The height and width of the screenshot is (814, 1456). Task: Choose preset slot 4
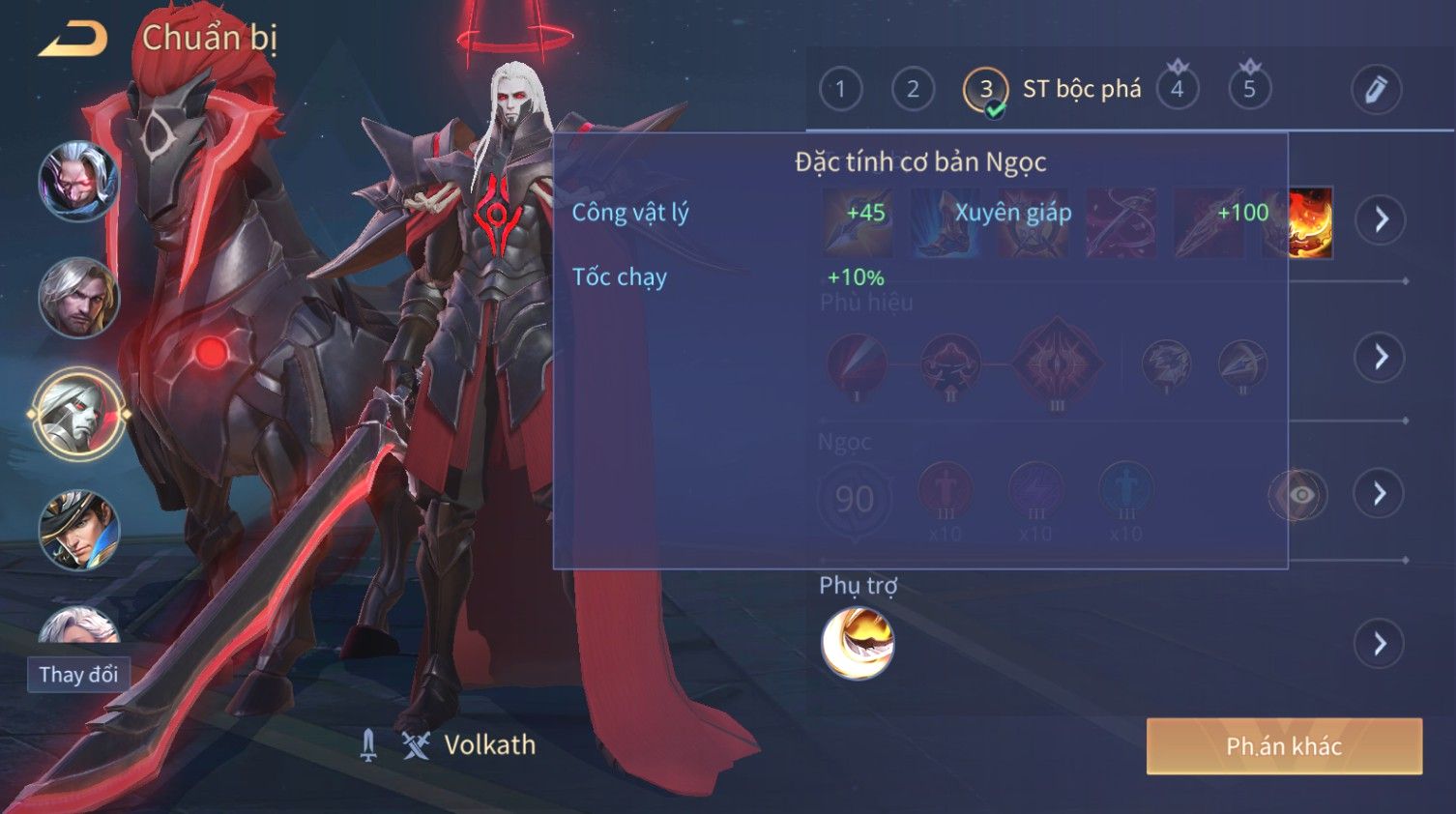(1177, 90)
